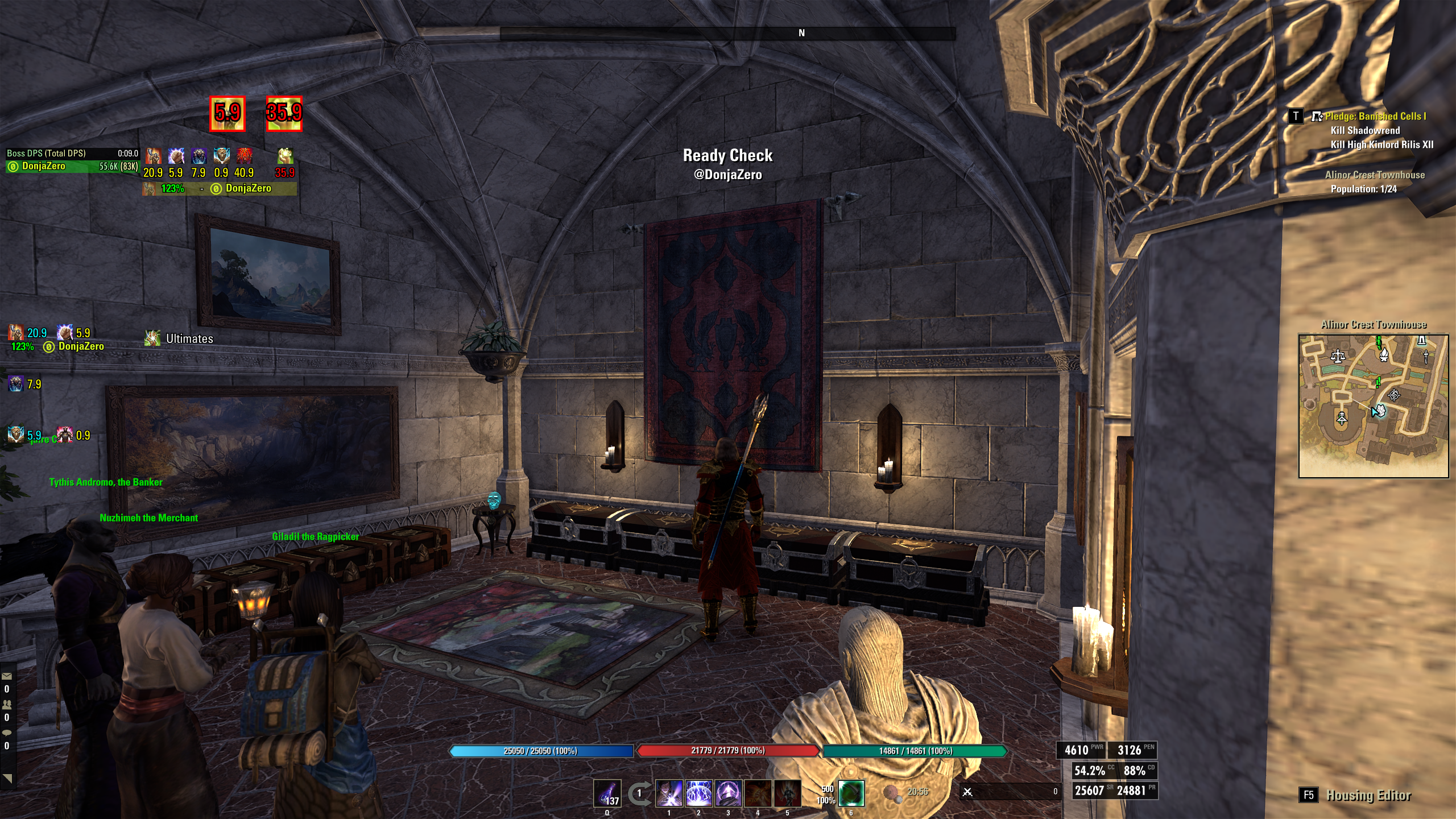
Task: Select the Pledge: Banished Cells I quest tracker
Action: [x=1375, y=117]
